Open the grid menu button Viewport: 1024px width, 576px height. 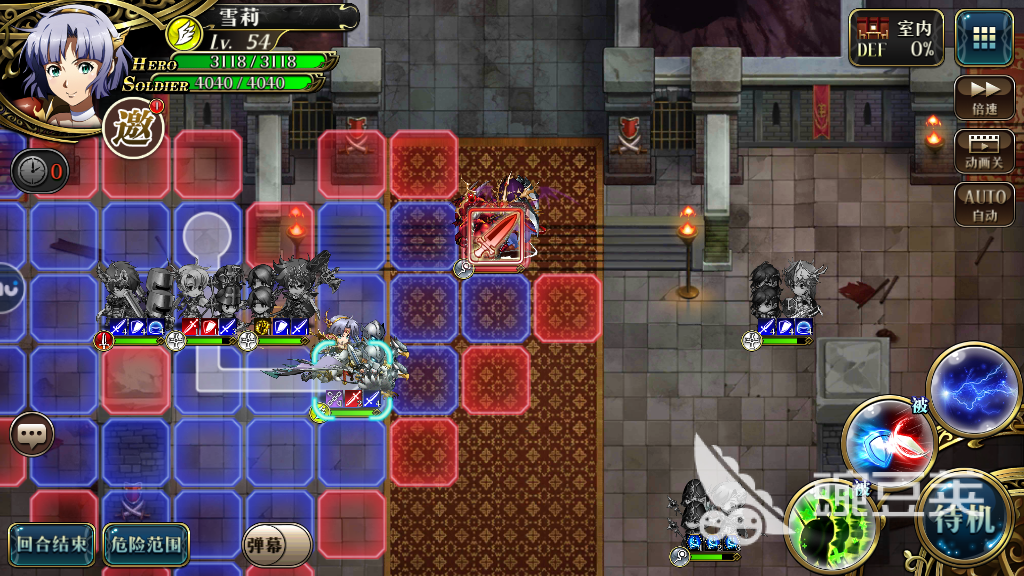[x=983, y=38]
